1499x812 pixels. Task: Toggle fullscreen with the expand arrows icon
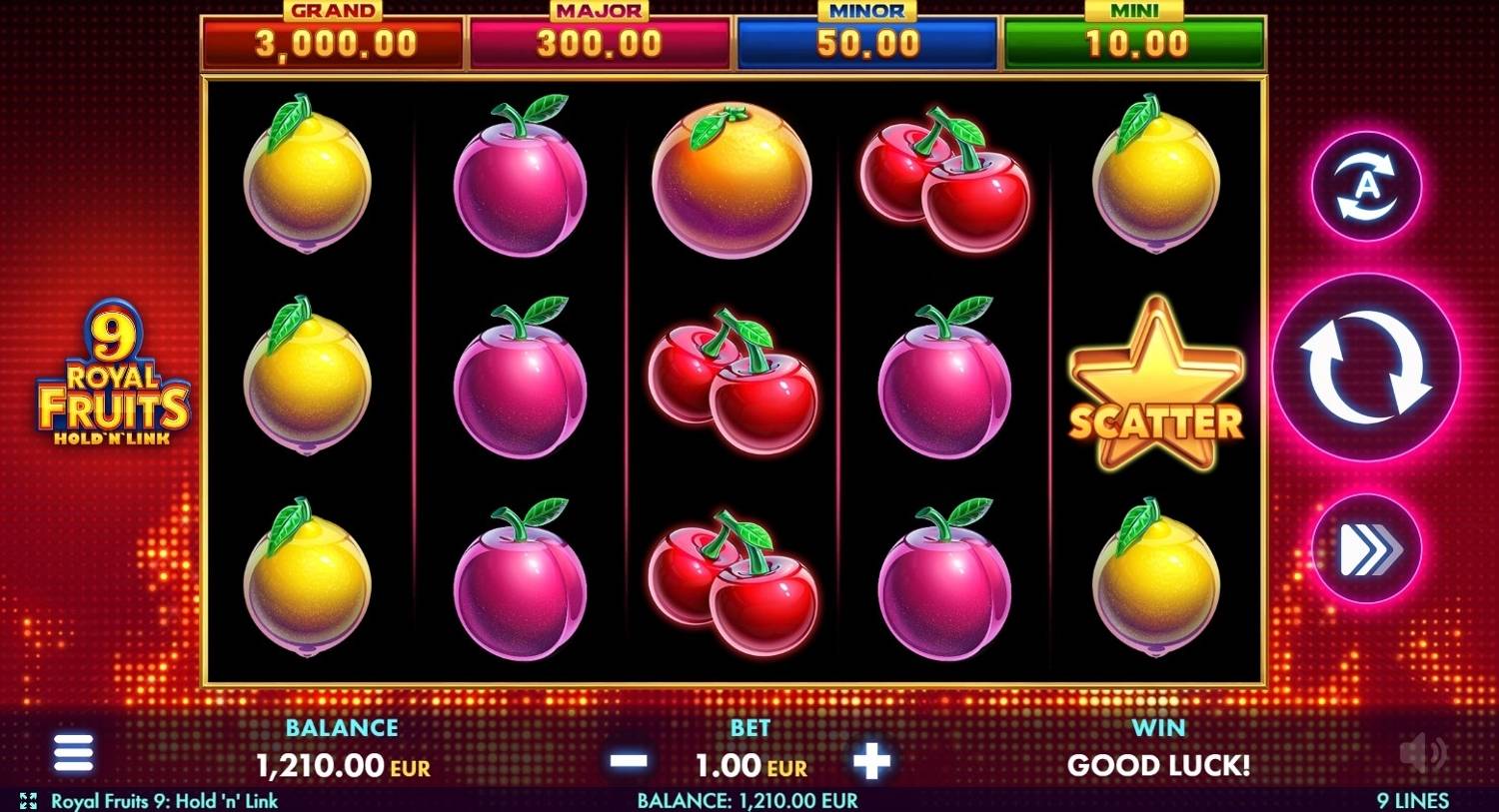coord(30,800)
